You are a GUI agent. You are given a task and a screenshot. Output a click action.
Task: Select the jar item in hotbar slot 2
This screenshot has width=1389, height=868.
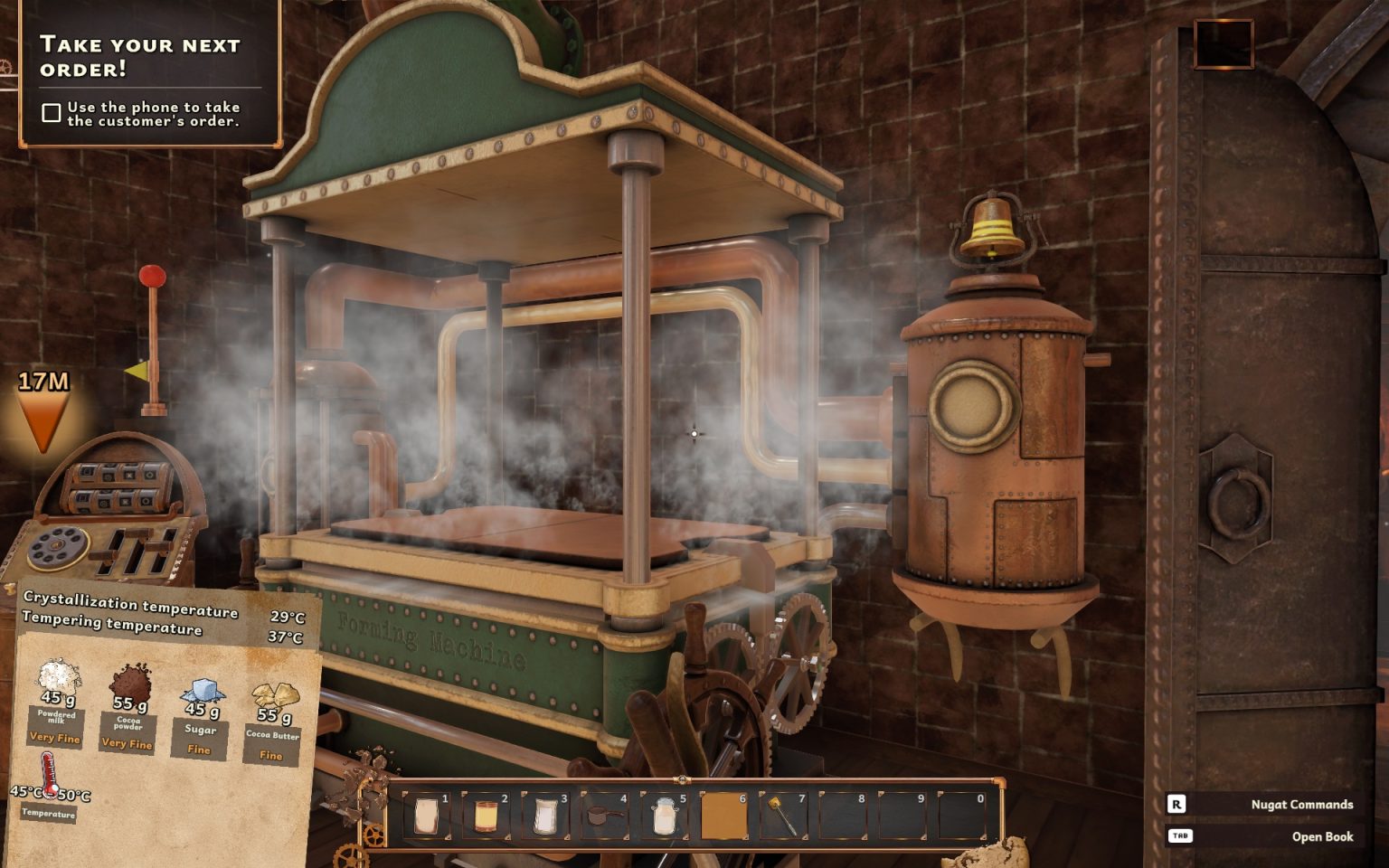[x=484, y=815]
